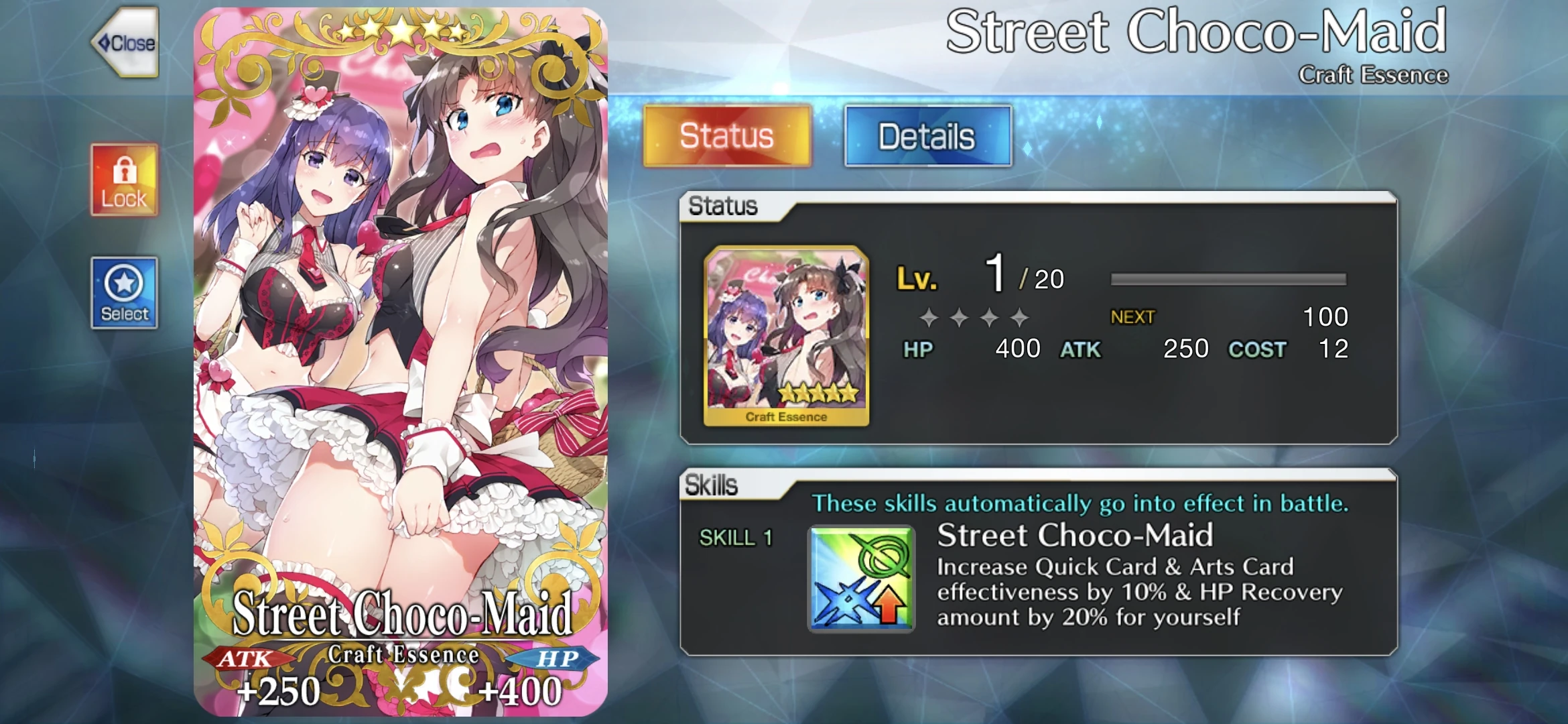This screenshot has width=1568, height=724.
Task: Click the NEXT 100 experience value
Action: point(1327,316)
